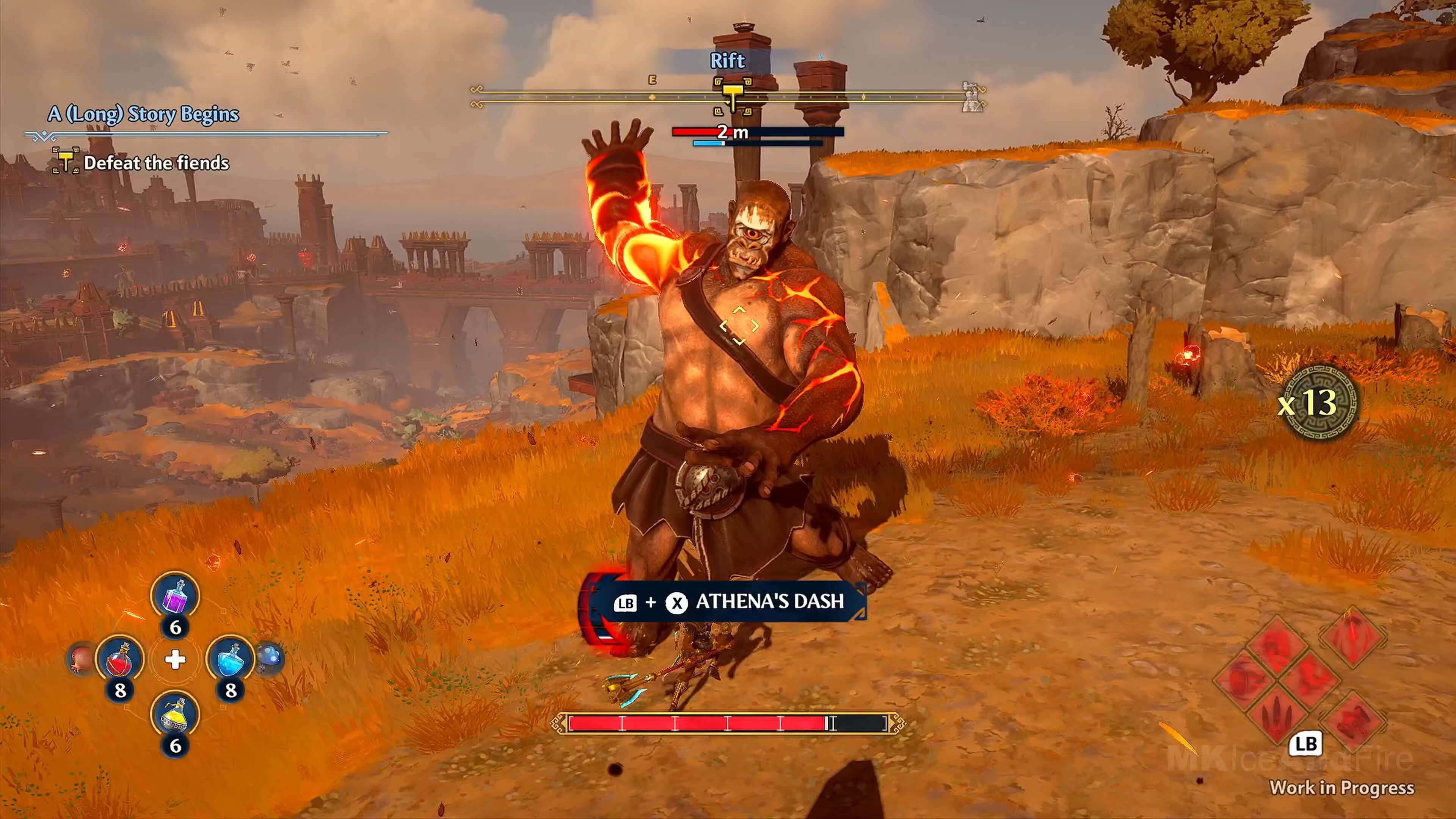Image resolution: width=1456 pixels, height=819 pixels.
Task: Select 'A (Long) Story Begins' quest title
Action: 143,114
